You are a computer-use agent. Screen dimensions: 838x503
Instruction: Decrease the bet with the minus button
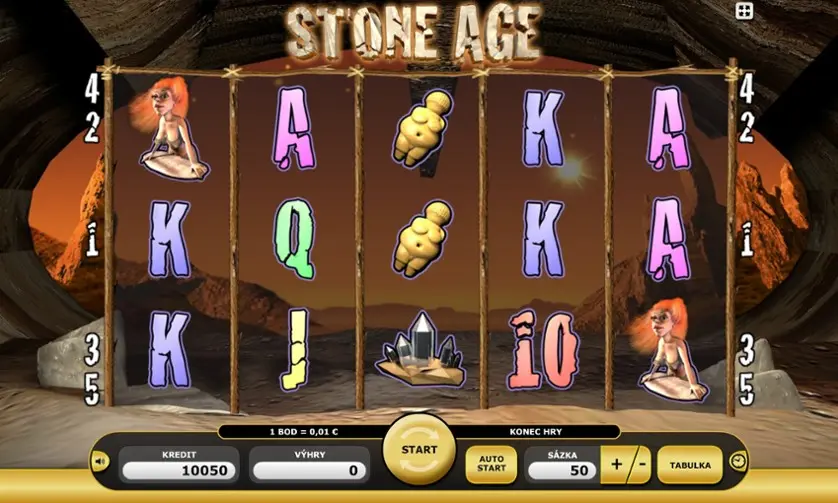click(x=639, y=465)
